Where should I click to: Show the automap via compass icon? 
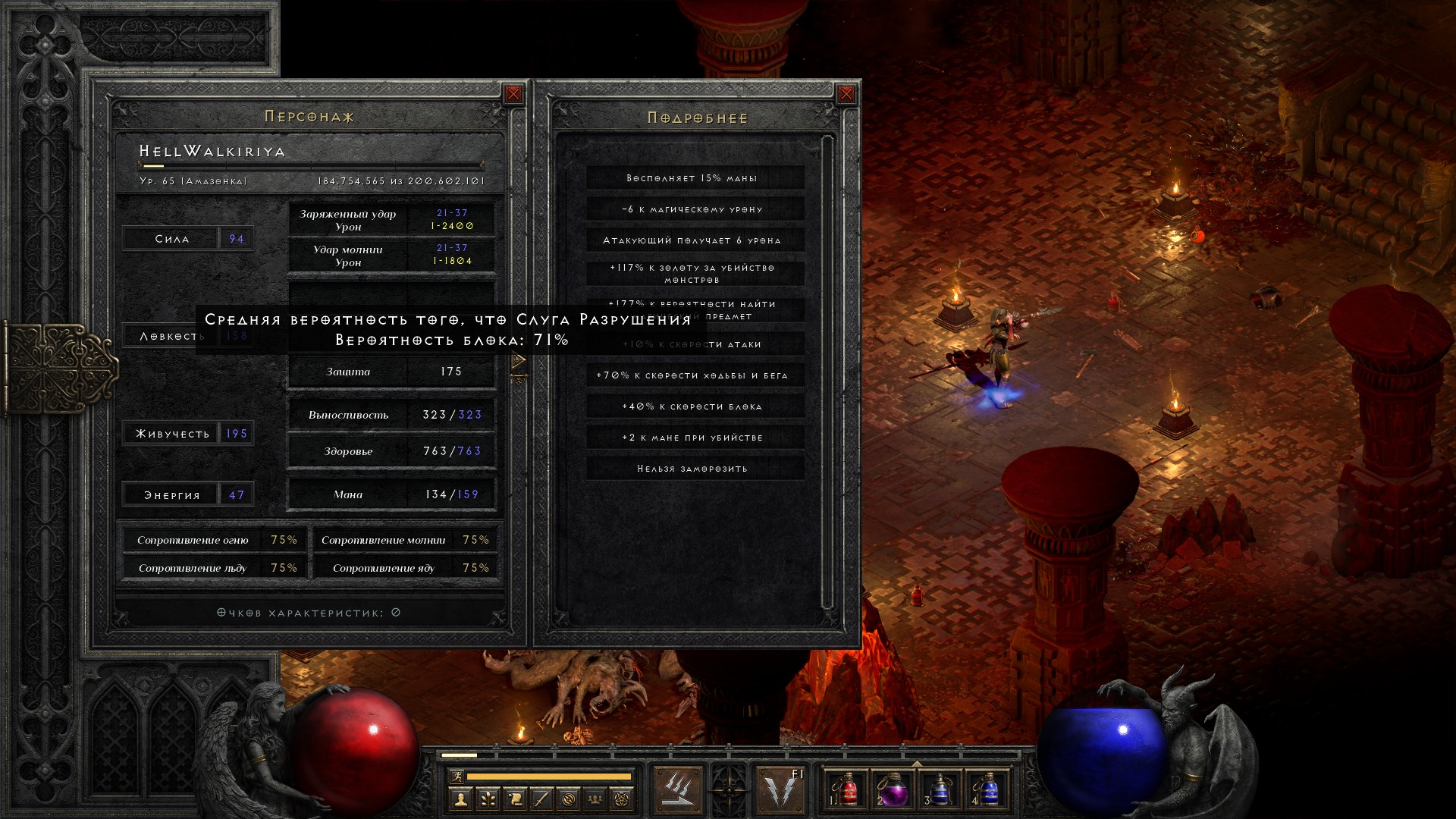[569, 799]
